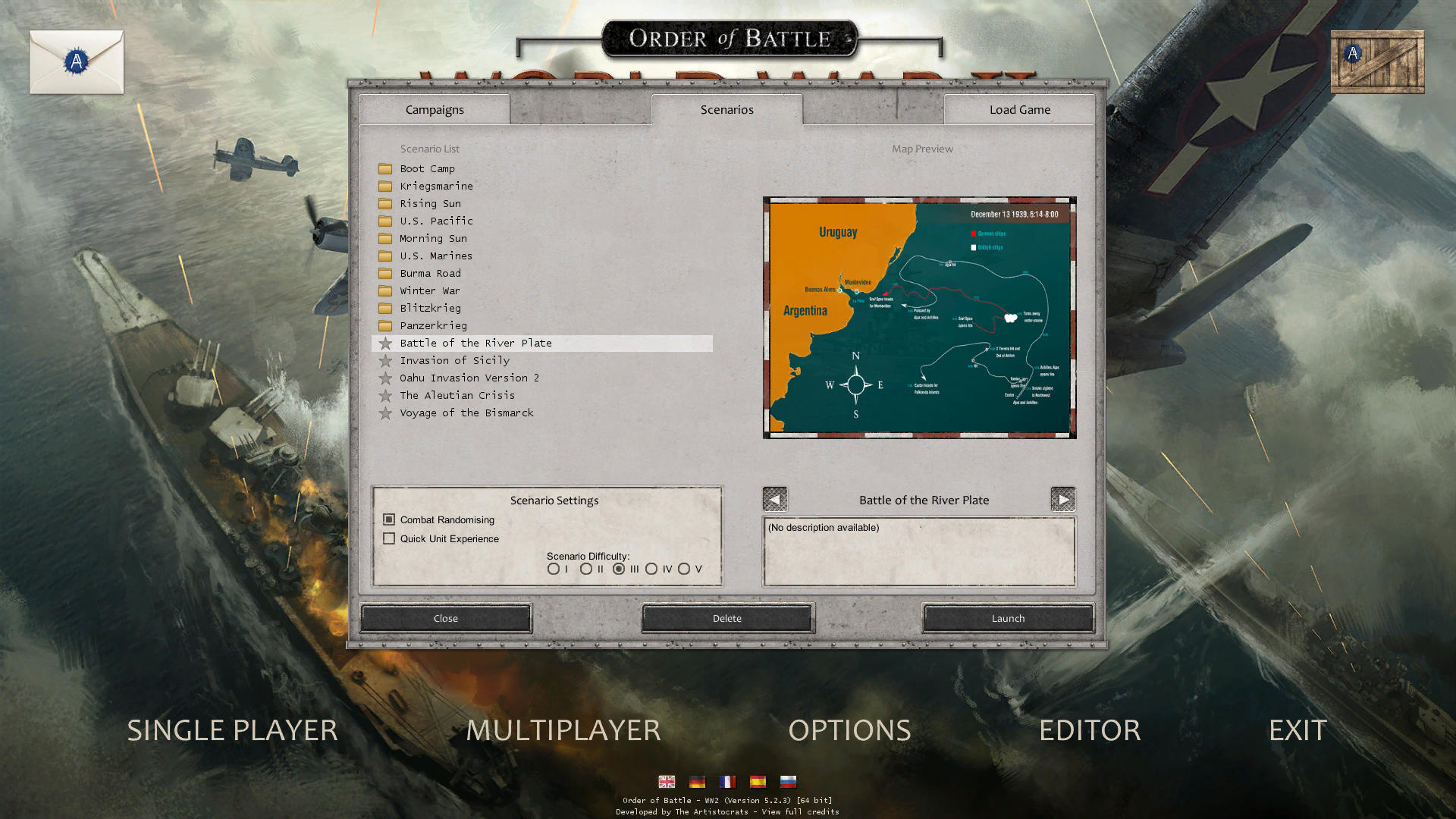
Task: Expand the Rising Sun scenario folder
Action: click(x=387, y=203)
